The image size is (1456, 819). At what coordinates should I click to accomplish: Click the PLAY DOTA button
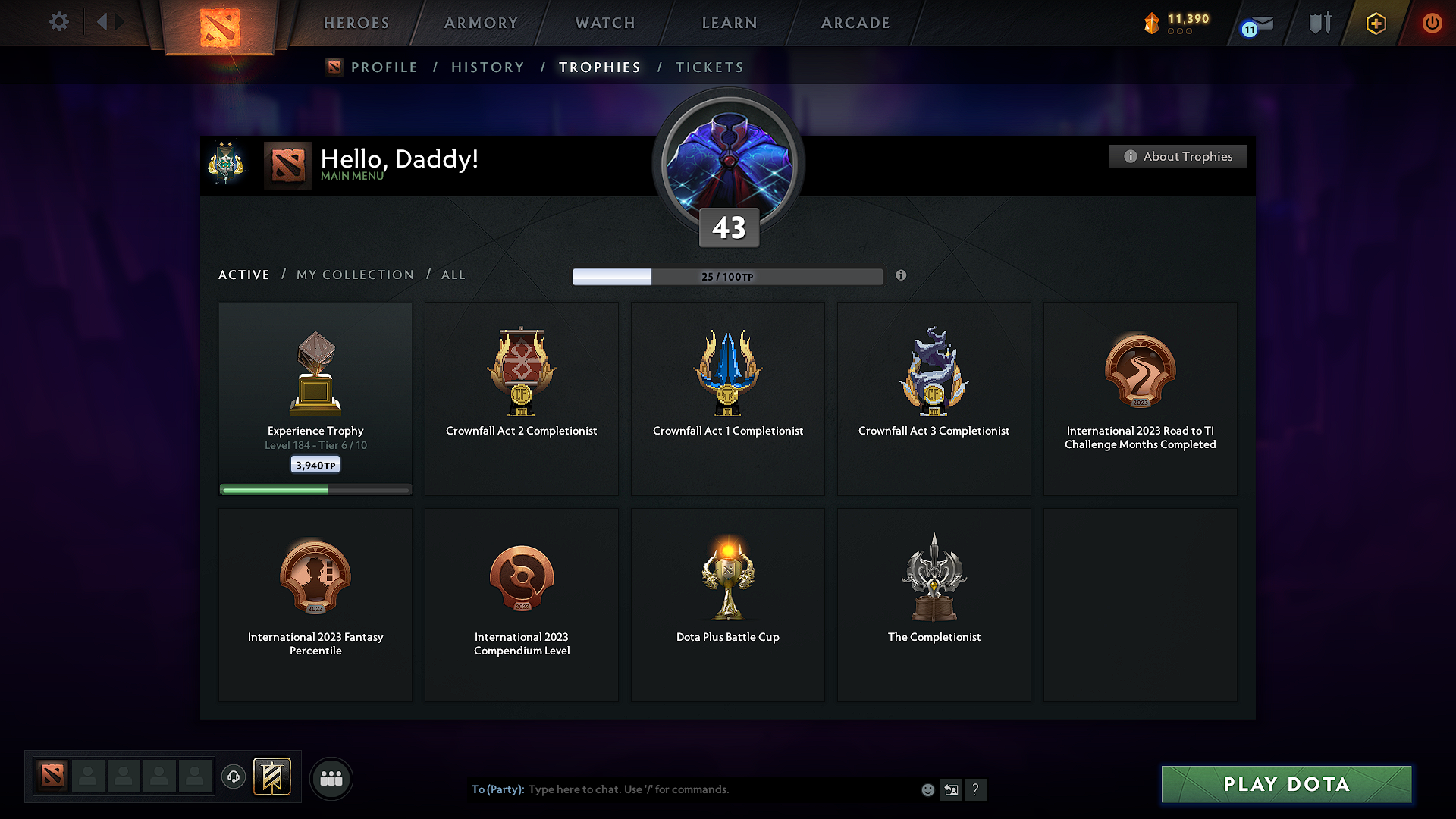tap(1285, 784)
